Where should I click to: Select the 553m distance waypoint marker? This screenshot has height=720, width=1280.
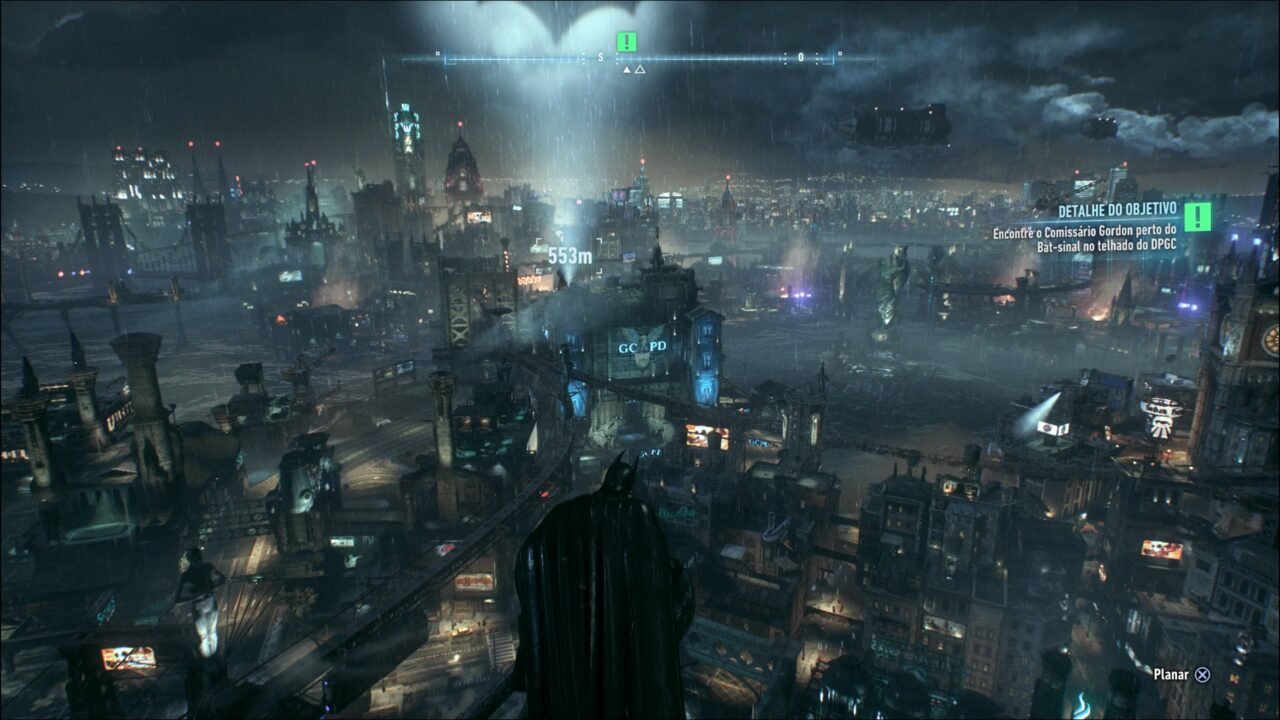(570, 256)
